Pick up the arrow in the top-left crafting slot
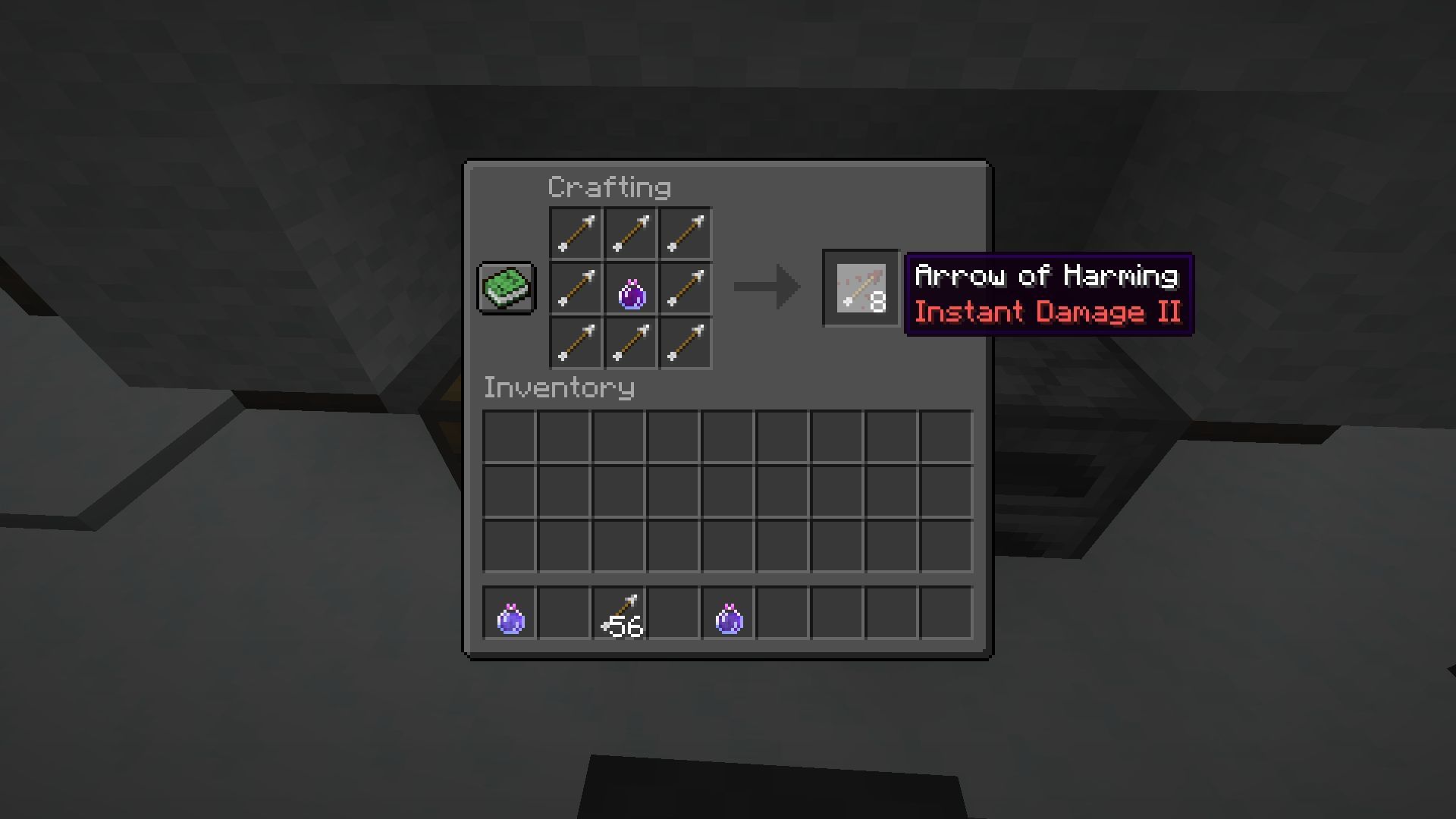The image size is (1456, 819). click(x=574, y=233)
